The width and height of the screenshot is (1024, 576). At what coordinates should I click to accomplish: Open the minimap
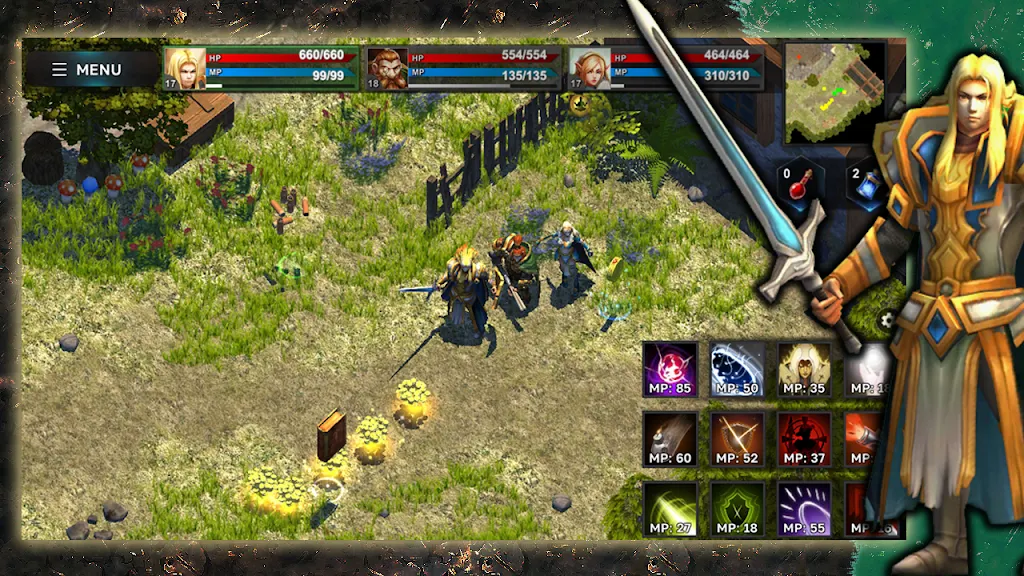pyautogui.click(x=834, y=92)
